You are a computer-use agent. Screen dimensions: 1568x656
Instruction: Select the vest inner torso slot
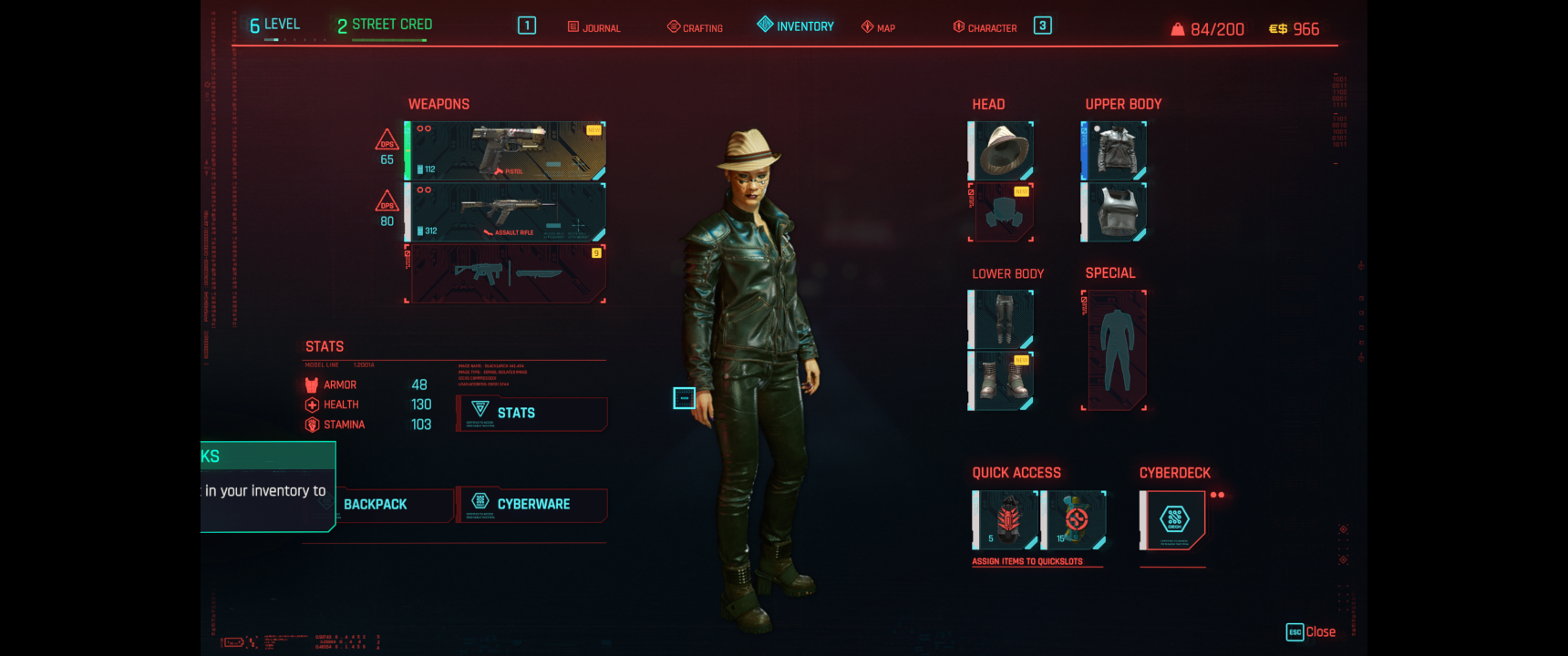tap(1114, 212)
